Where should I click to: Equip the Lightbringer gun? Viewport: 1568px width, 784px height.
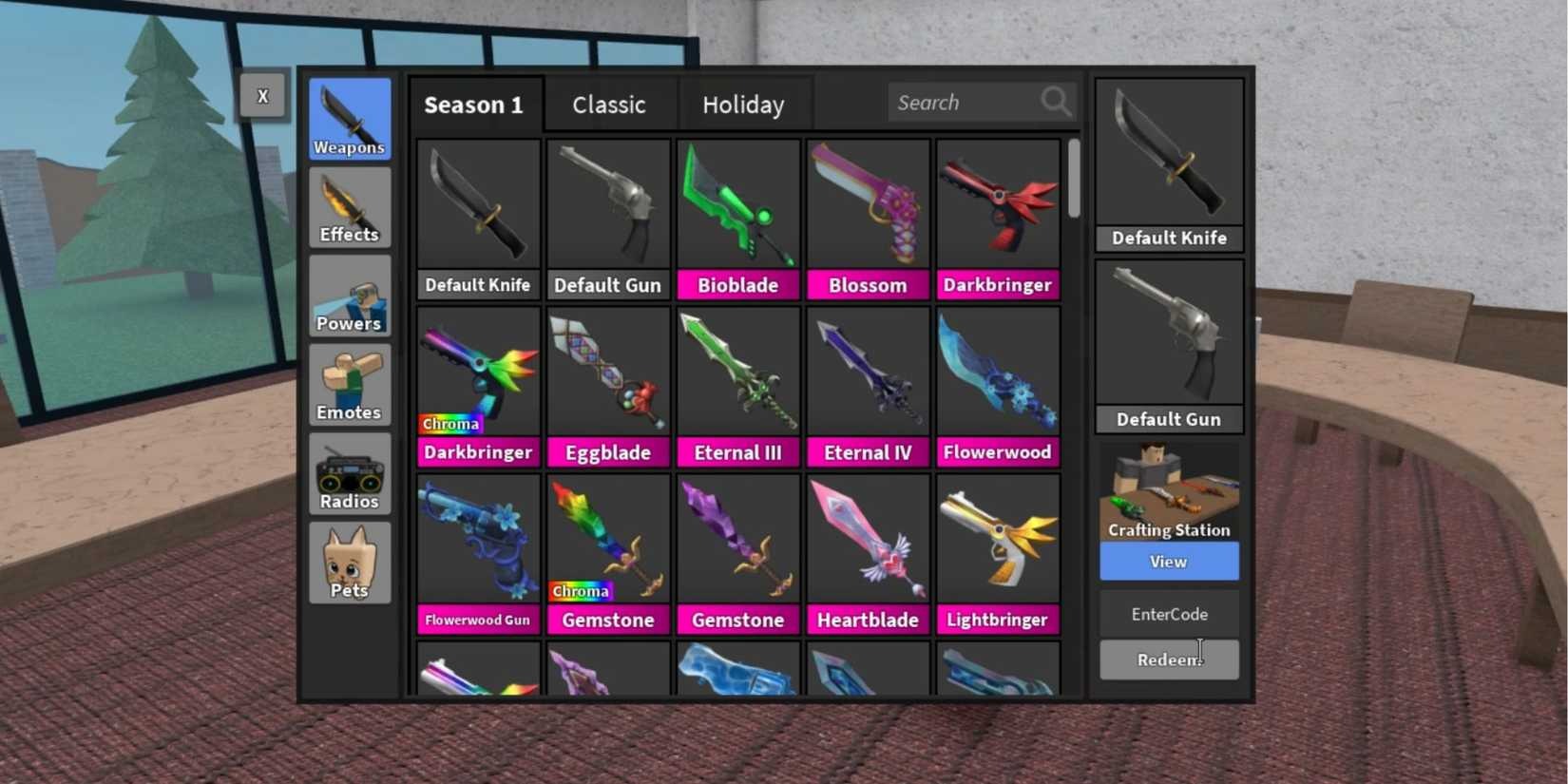(997, 554)
